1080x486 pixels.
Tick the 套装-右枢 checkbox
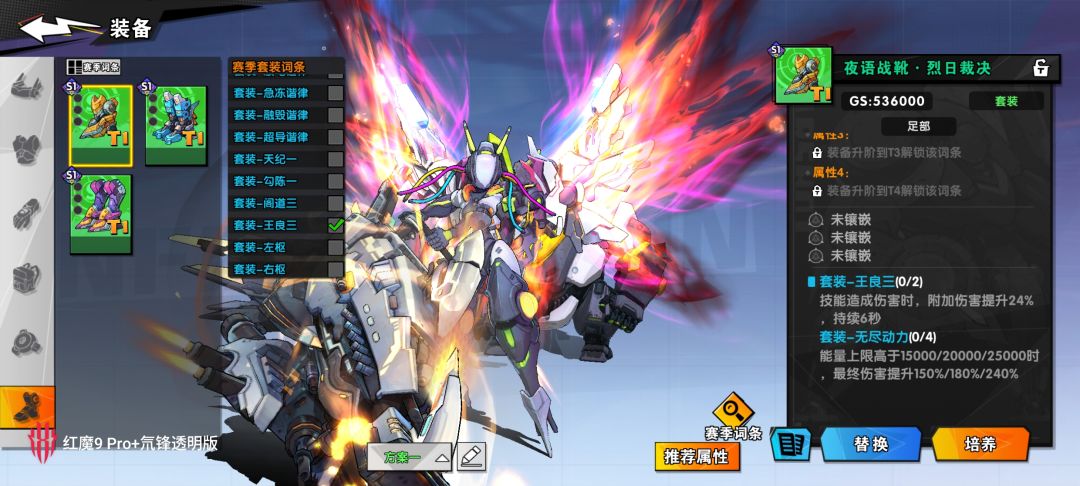336,269
